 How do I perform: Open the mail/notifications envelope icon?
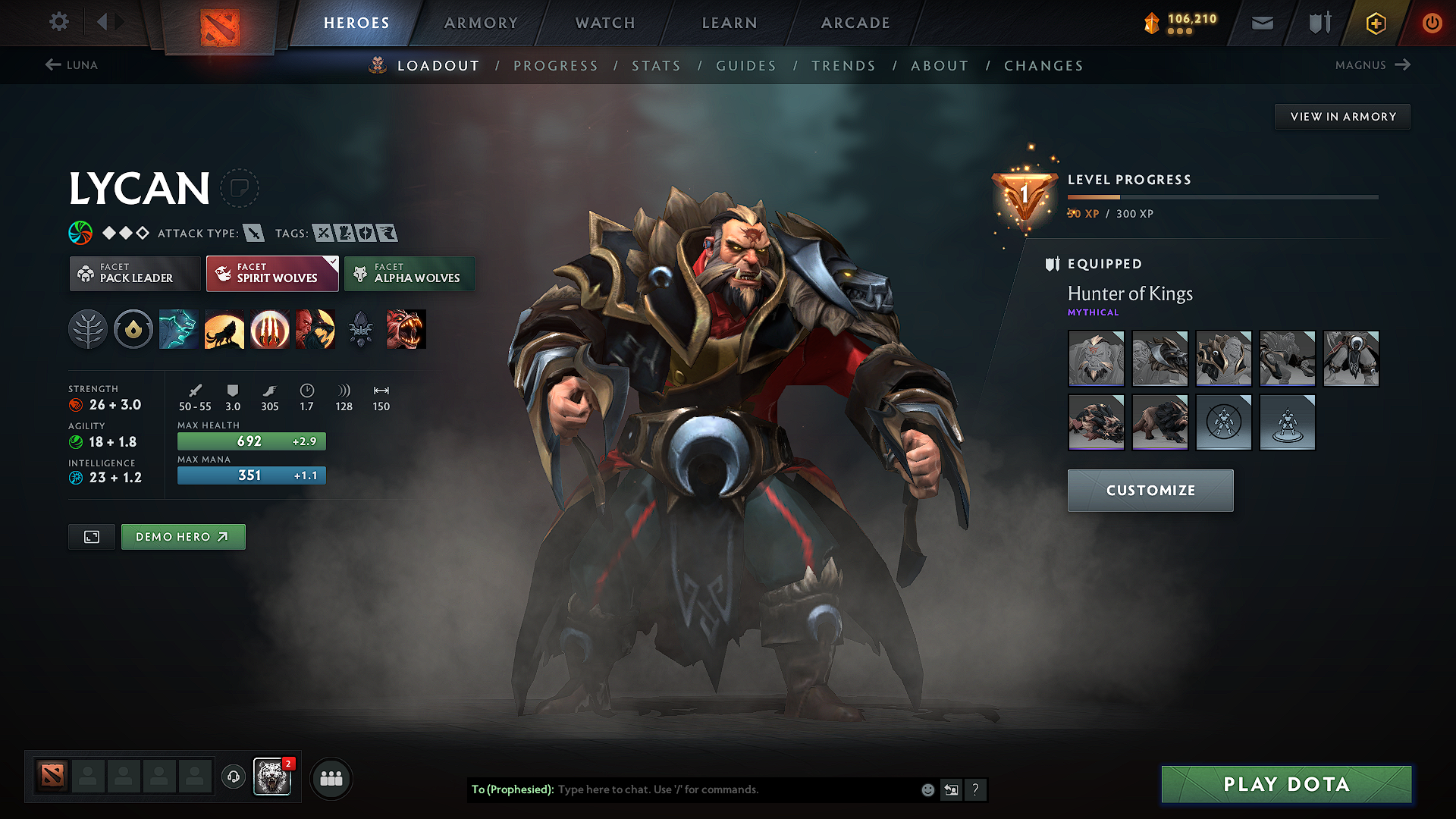click(1262, 23)
